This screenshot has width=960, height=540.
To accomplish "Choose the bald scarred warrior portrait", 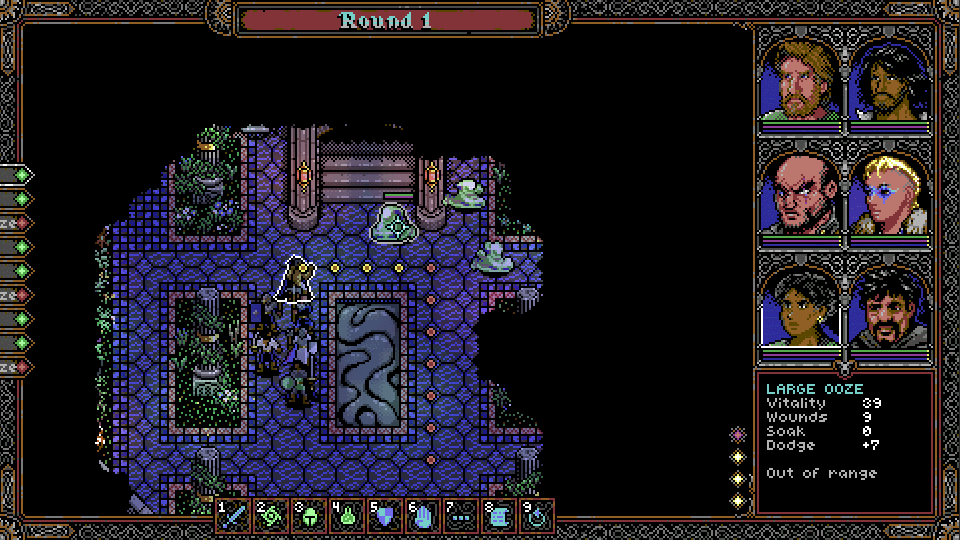I will [801, 193].
